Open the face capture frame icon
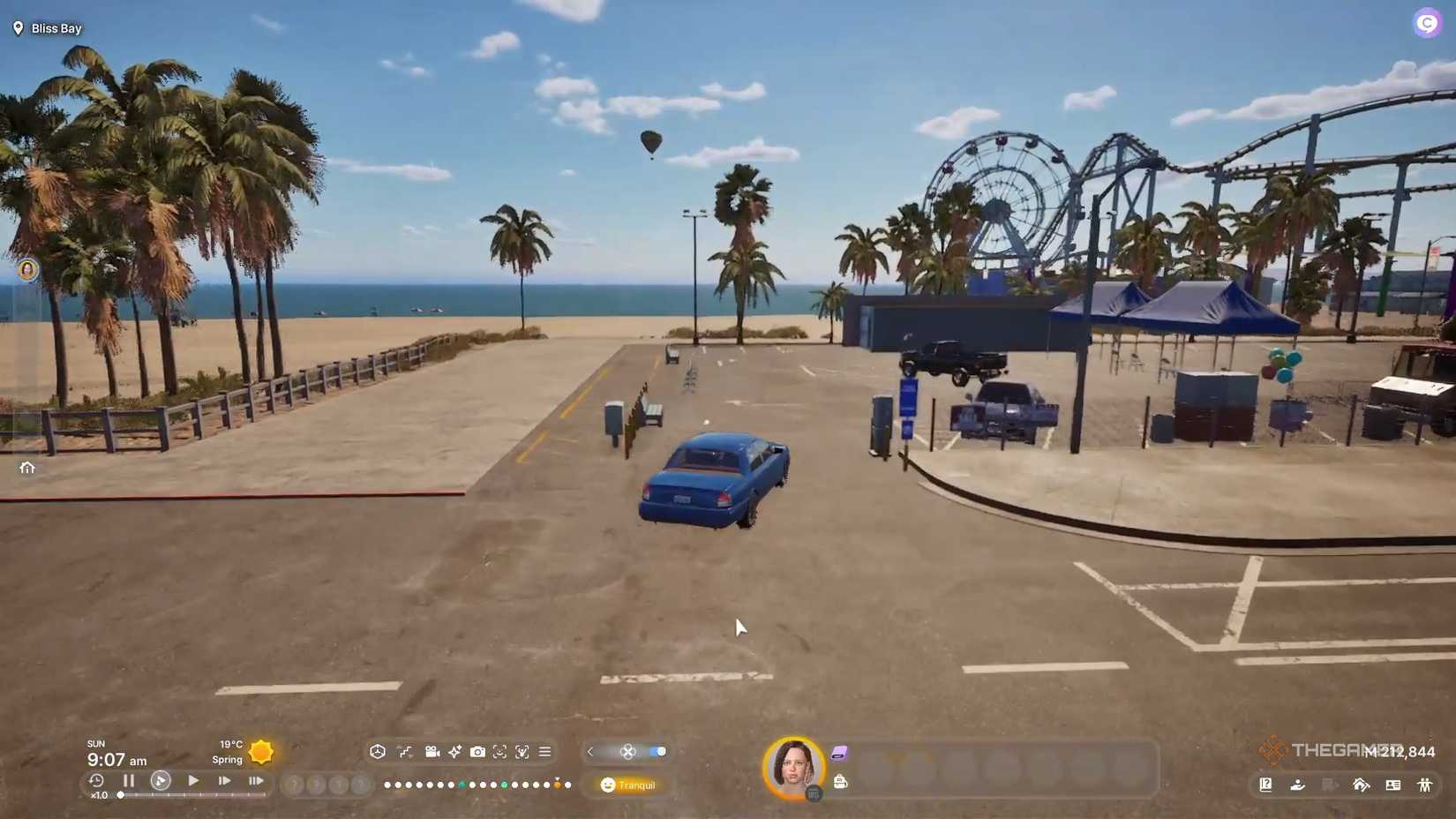The width and height of the screenshot is (1456, 819). tap(499, 752)
